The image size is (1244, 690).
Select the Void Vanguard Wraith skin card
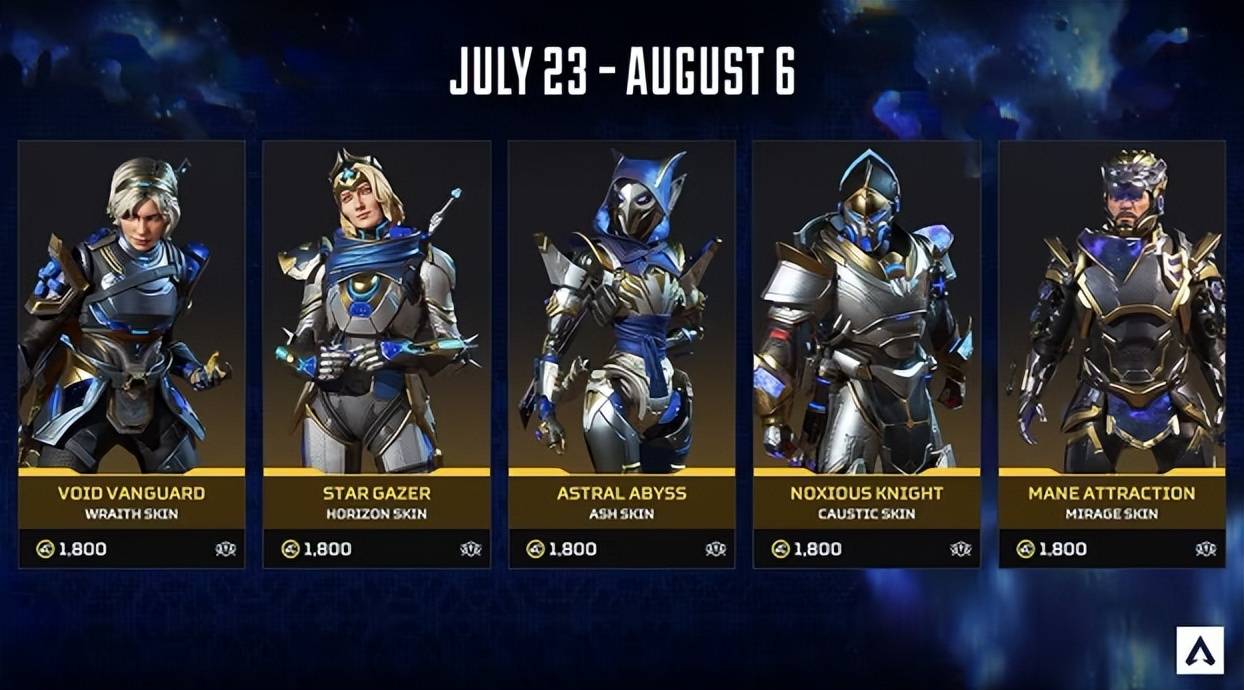[131, 354]
